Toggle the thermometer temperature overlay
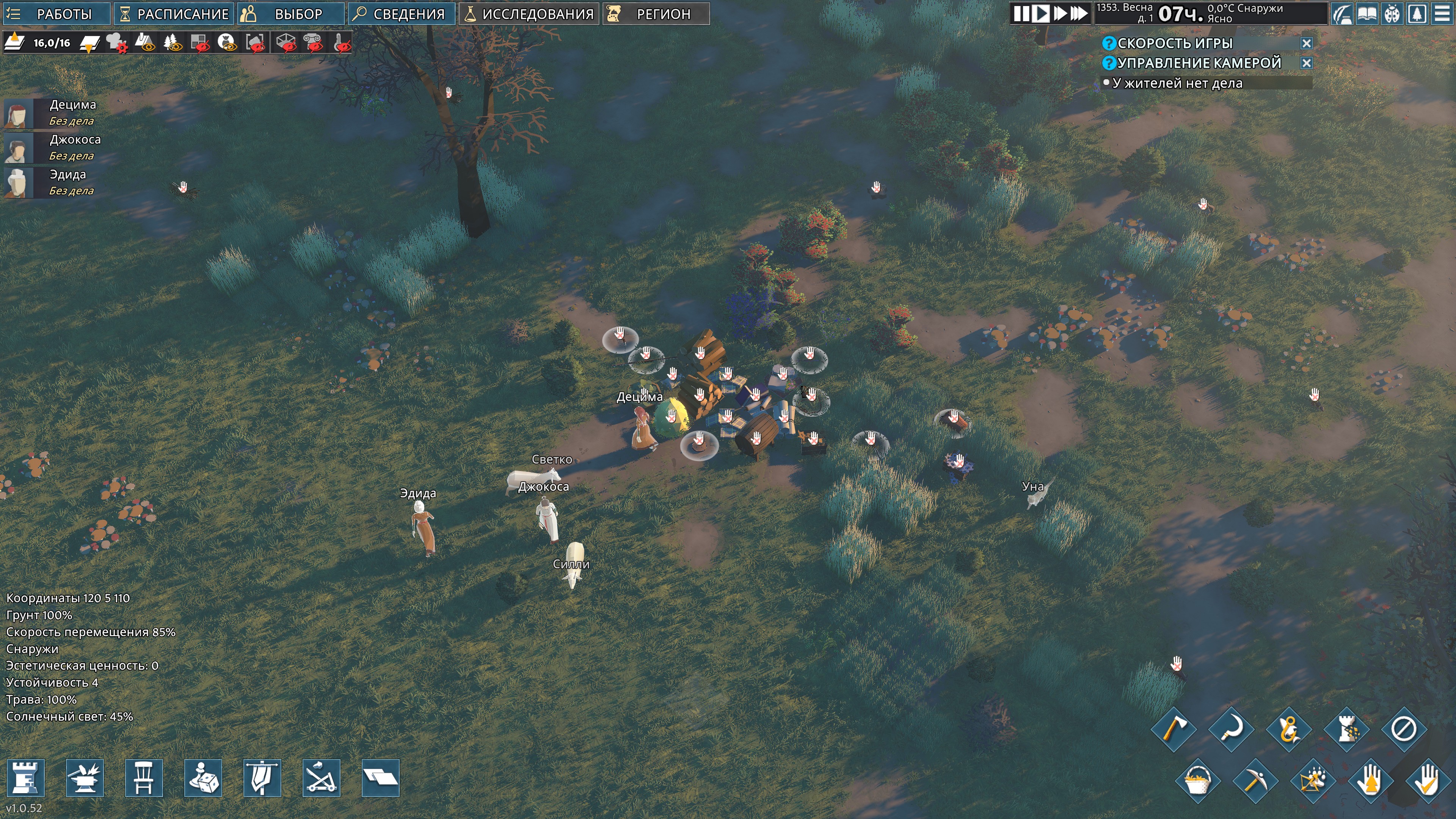 [342, 43]
